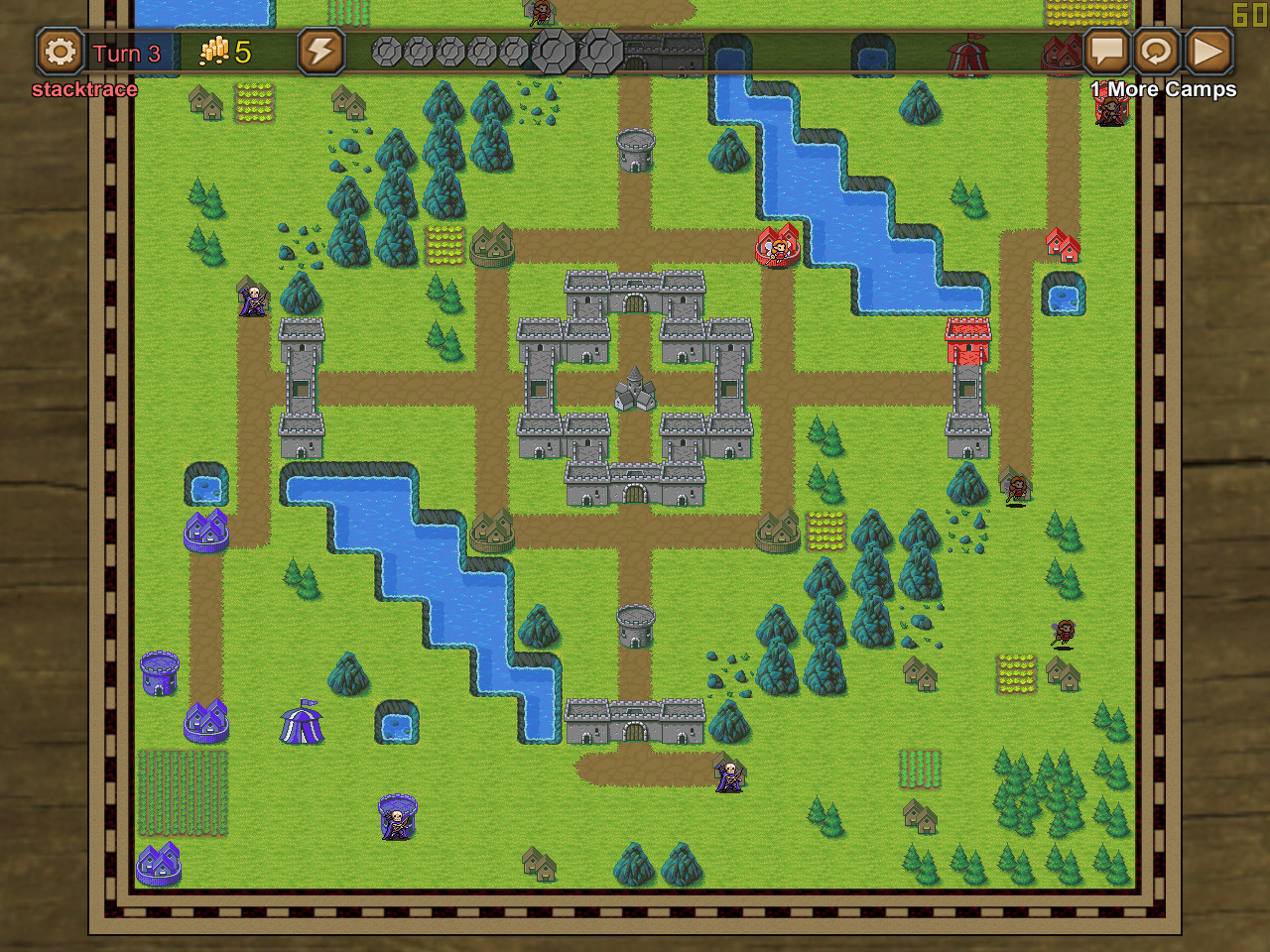Select the skeleton unit on the purple portal
This screenshot has height=952, width=1270.
[396, 815]
